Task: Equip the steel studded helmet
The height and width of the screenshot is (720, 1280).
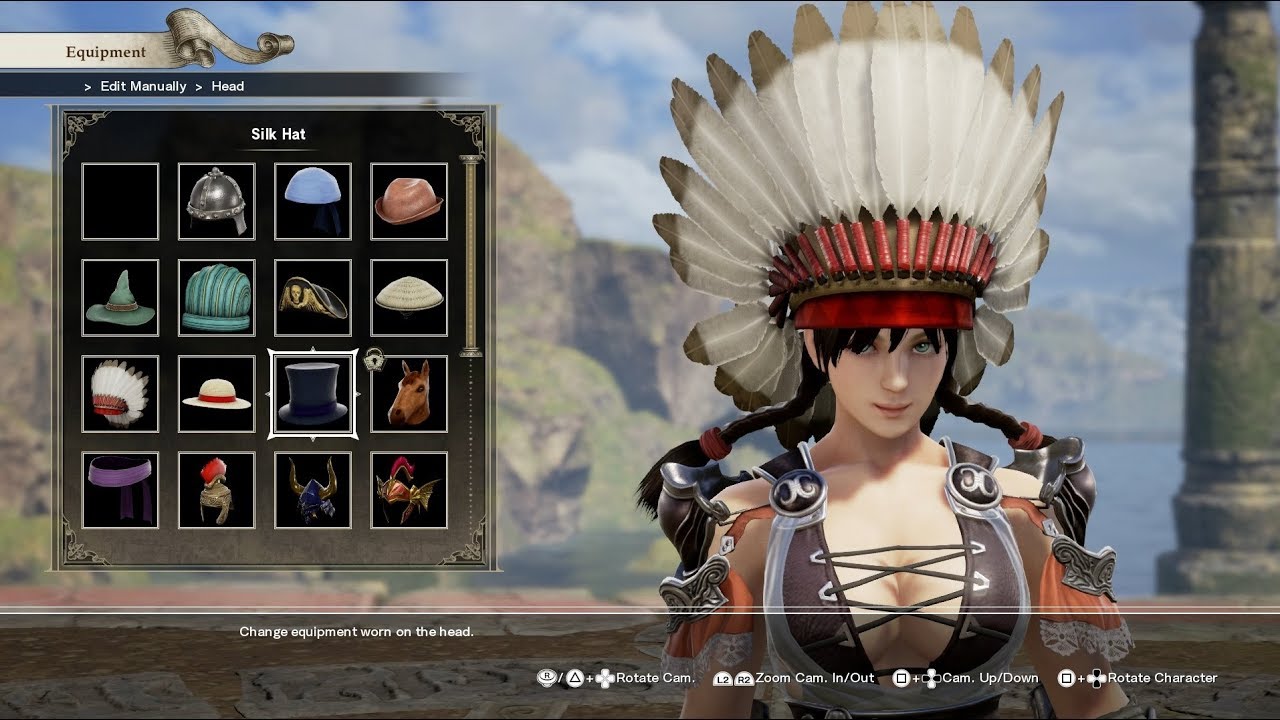Action: (x=216, y=202)
